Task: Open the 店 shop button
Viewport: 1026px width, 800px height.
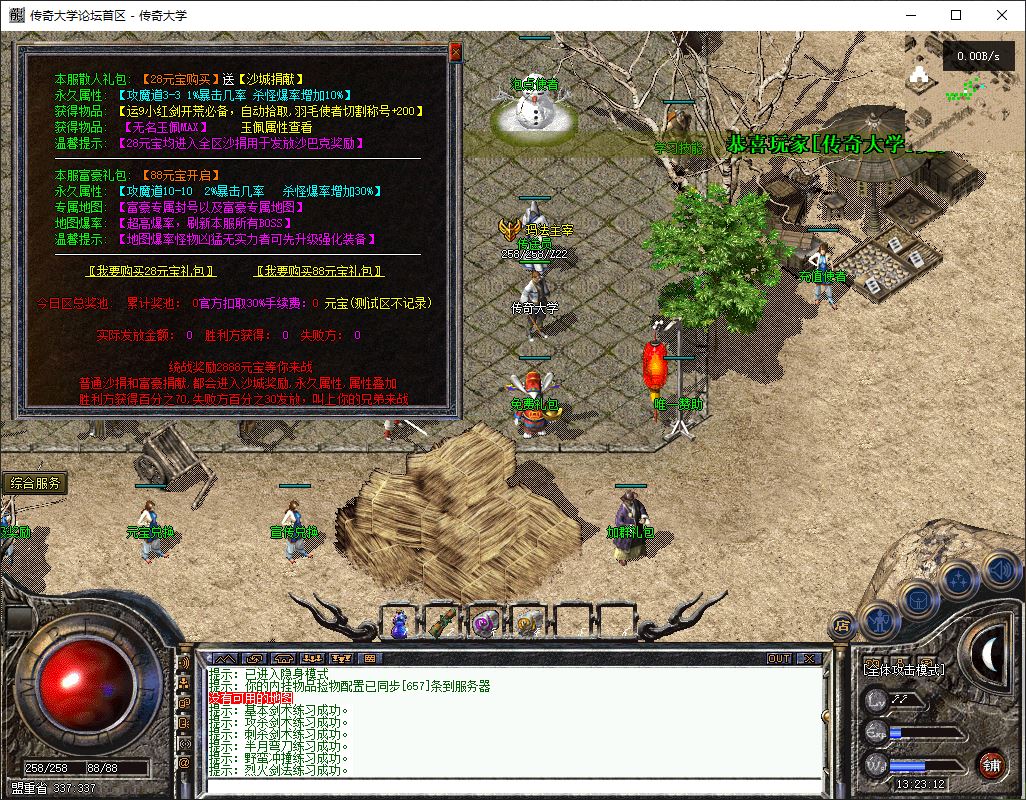Action: [x=842, y=625]
